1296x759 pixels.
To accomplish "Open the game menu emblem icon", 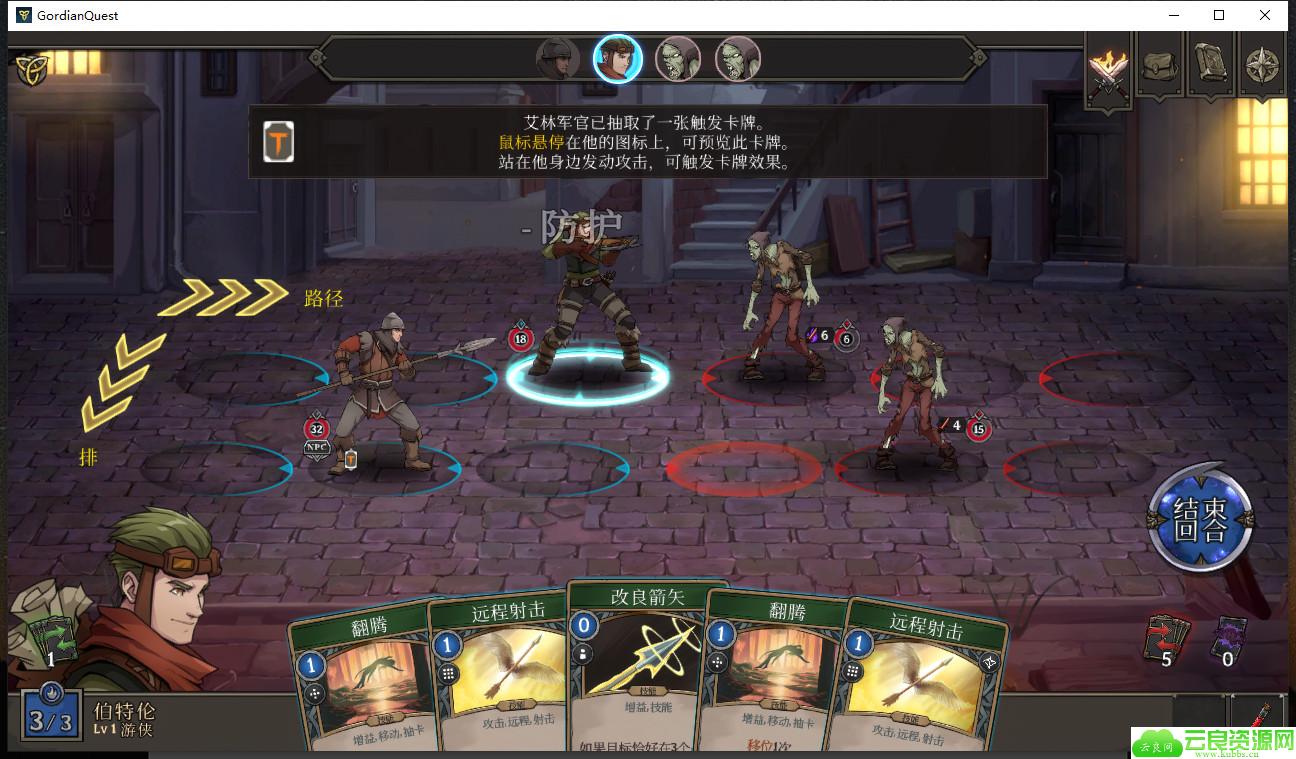I will point(33,67).
